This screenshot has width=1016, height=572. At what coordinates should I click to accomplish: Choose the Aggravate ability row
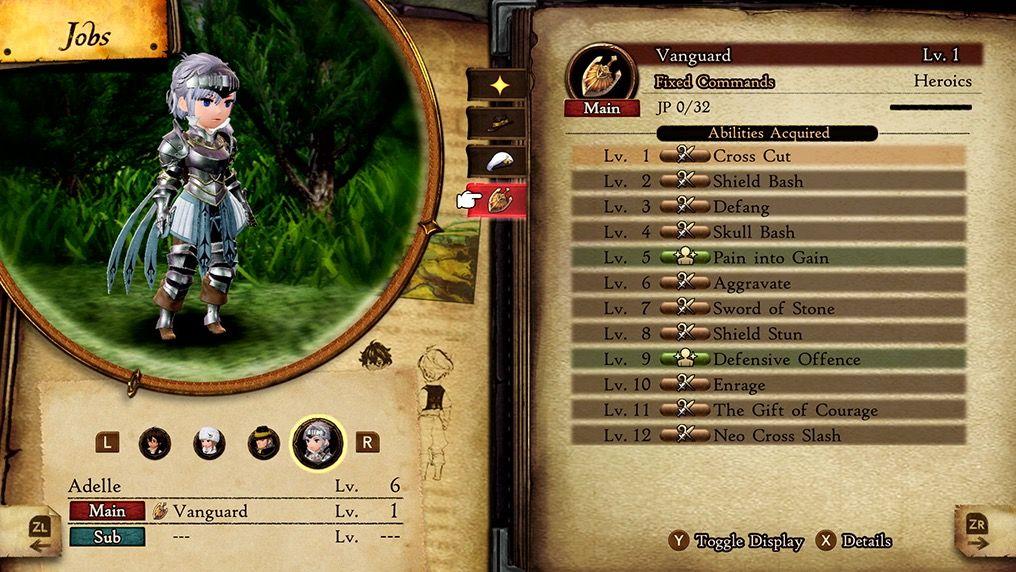tap(768, 283)
